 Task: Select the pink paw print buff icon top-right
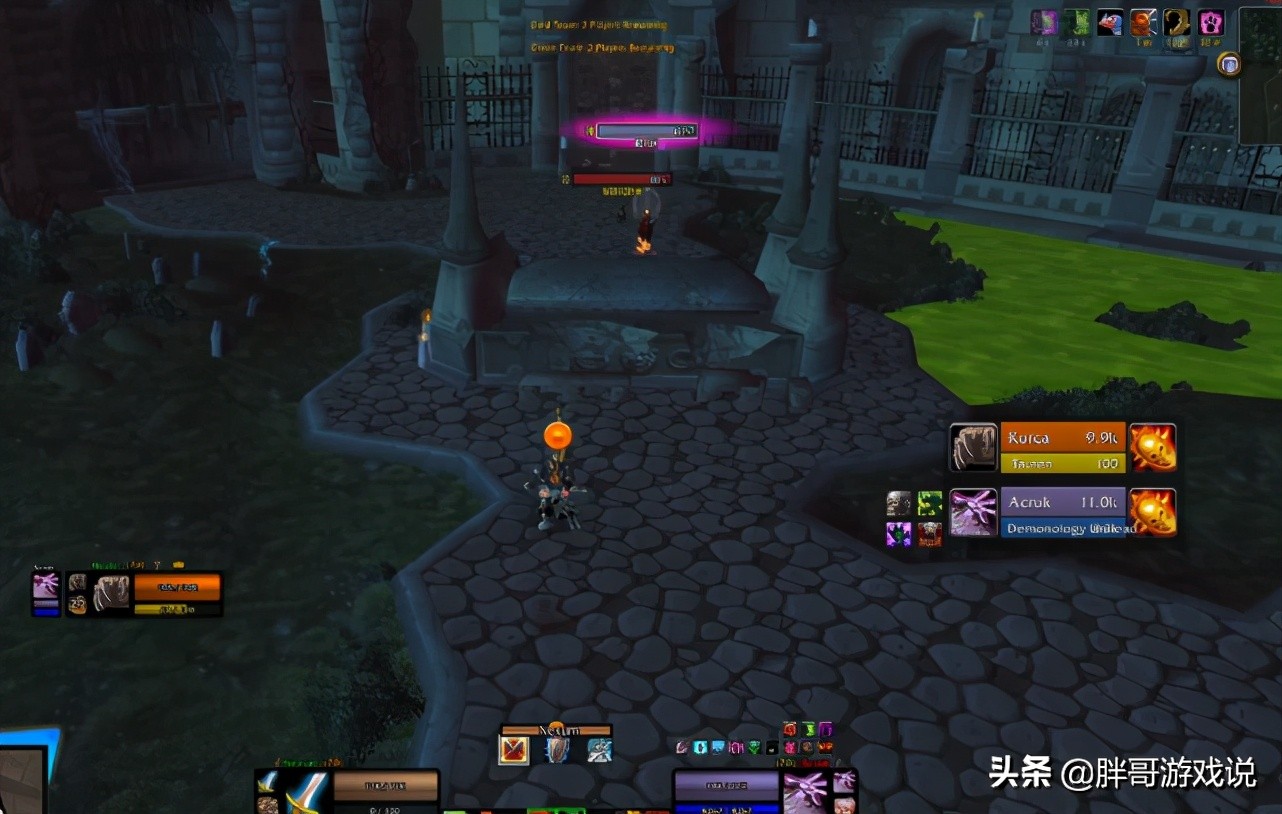coord(1210,22)
